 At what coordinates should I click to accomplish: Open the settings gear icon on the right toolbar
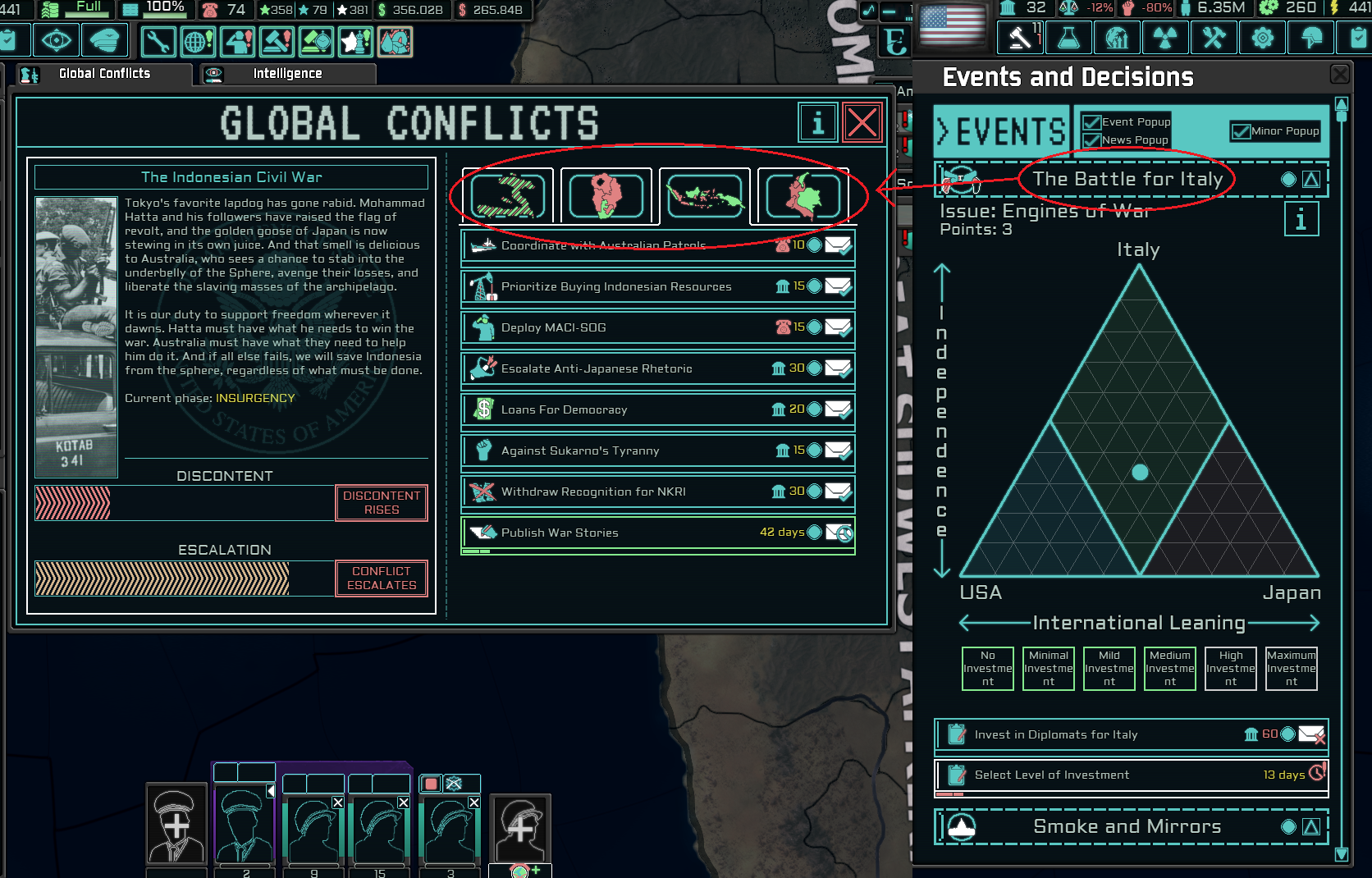point(1262,37)
